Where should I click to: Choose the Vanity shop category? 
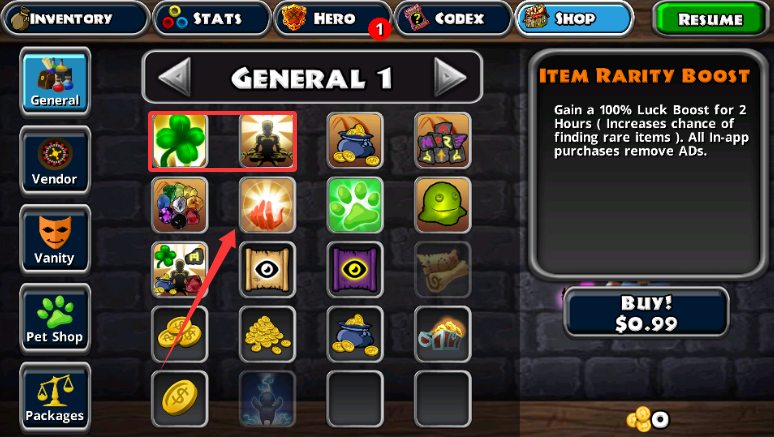pyautogui.click(x=55, y=238)
